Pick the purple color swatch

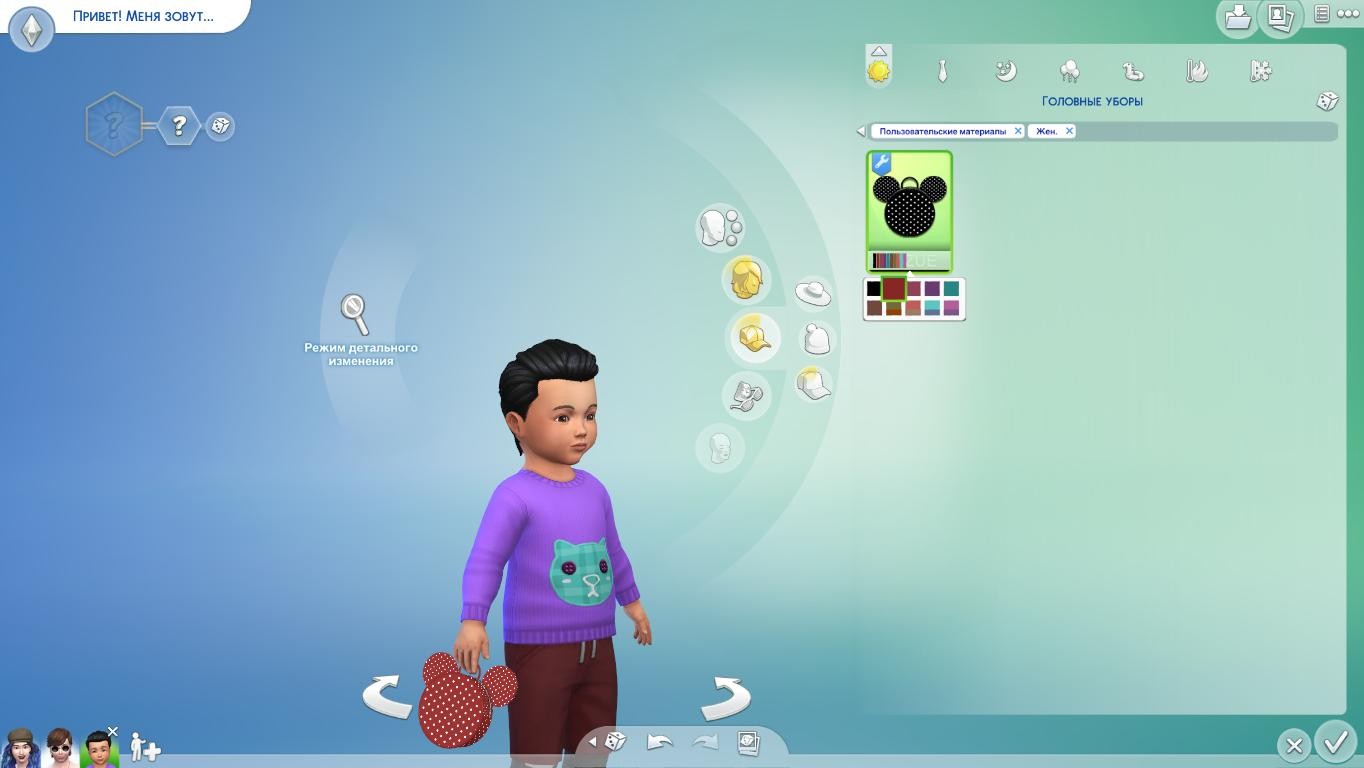click(932, 289)
